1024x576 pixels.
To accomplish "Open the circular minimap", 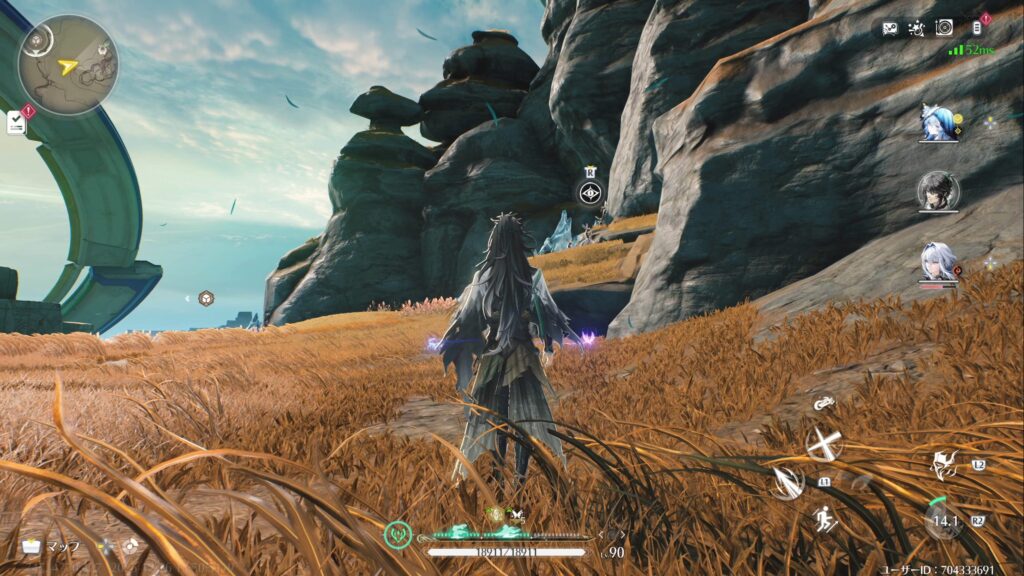I will 68,65.
